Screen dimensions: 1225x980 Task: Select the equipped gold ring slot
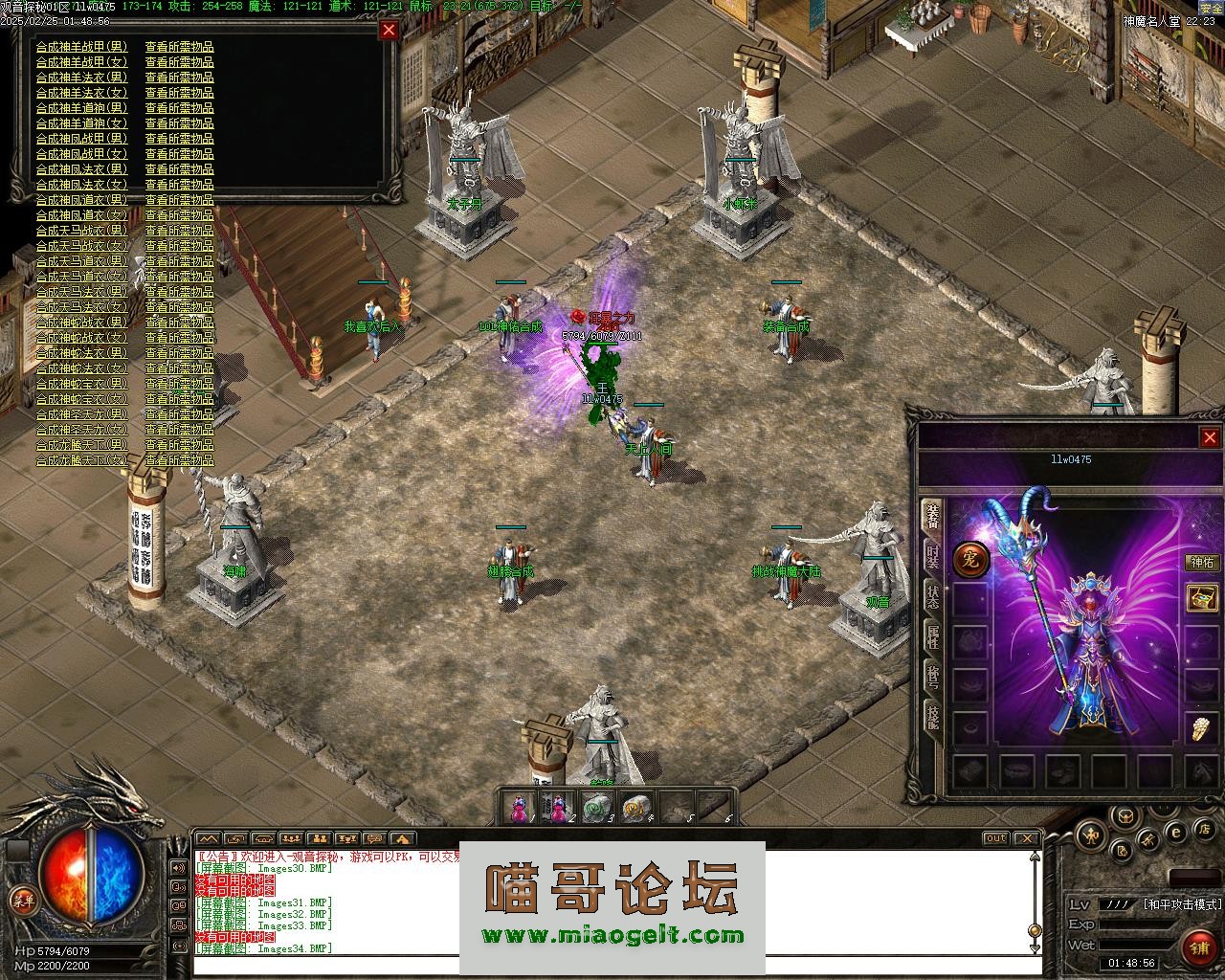[x=1202, y=728]
